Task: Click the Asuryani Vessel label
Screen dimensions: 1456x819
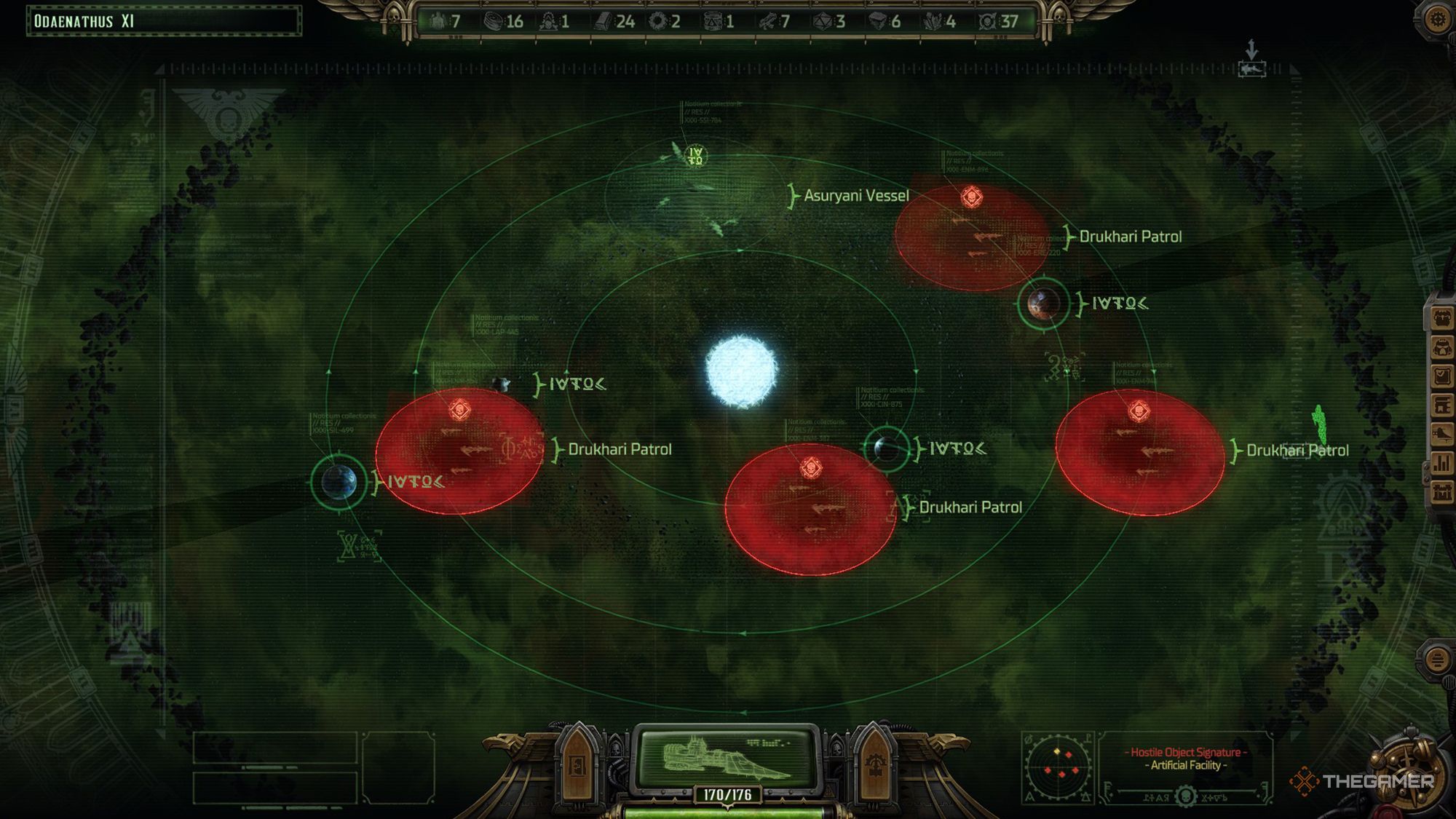Action: (856, 195)
